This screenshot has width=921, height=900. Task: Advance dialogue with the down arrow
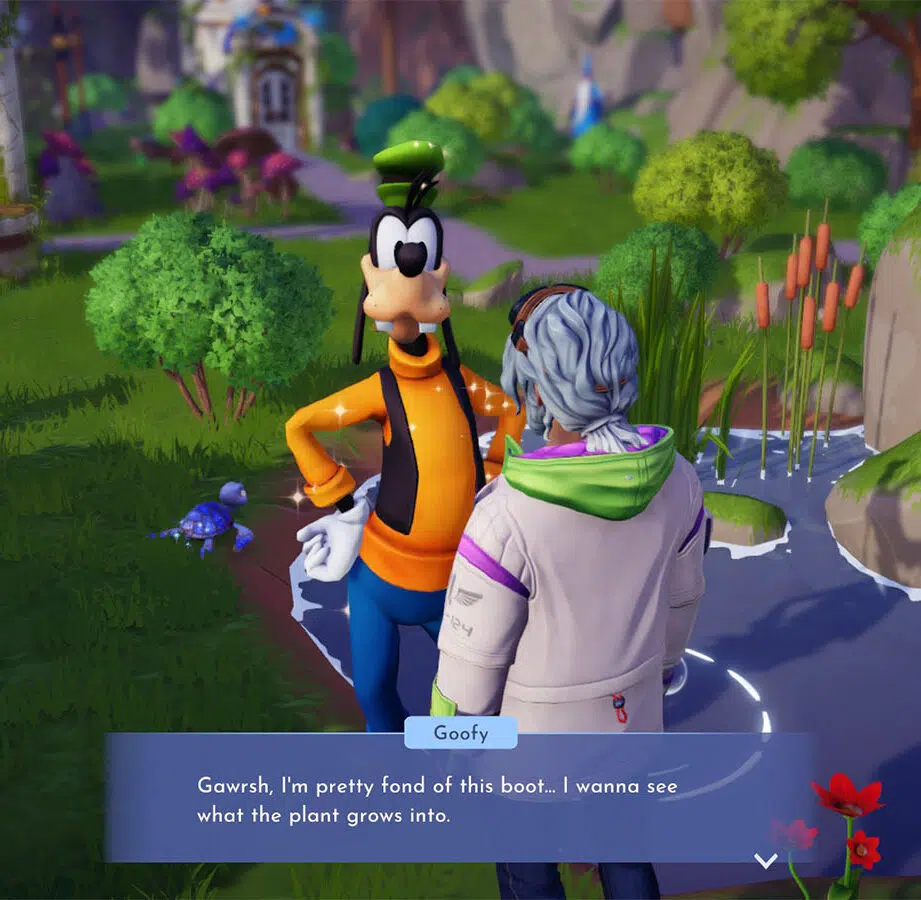pyautogui.click(x=766, y=860)
